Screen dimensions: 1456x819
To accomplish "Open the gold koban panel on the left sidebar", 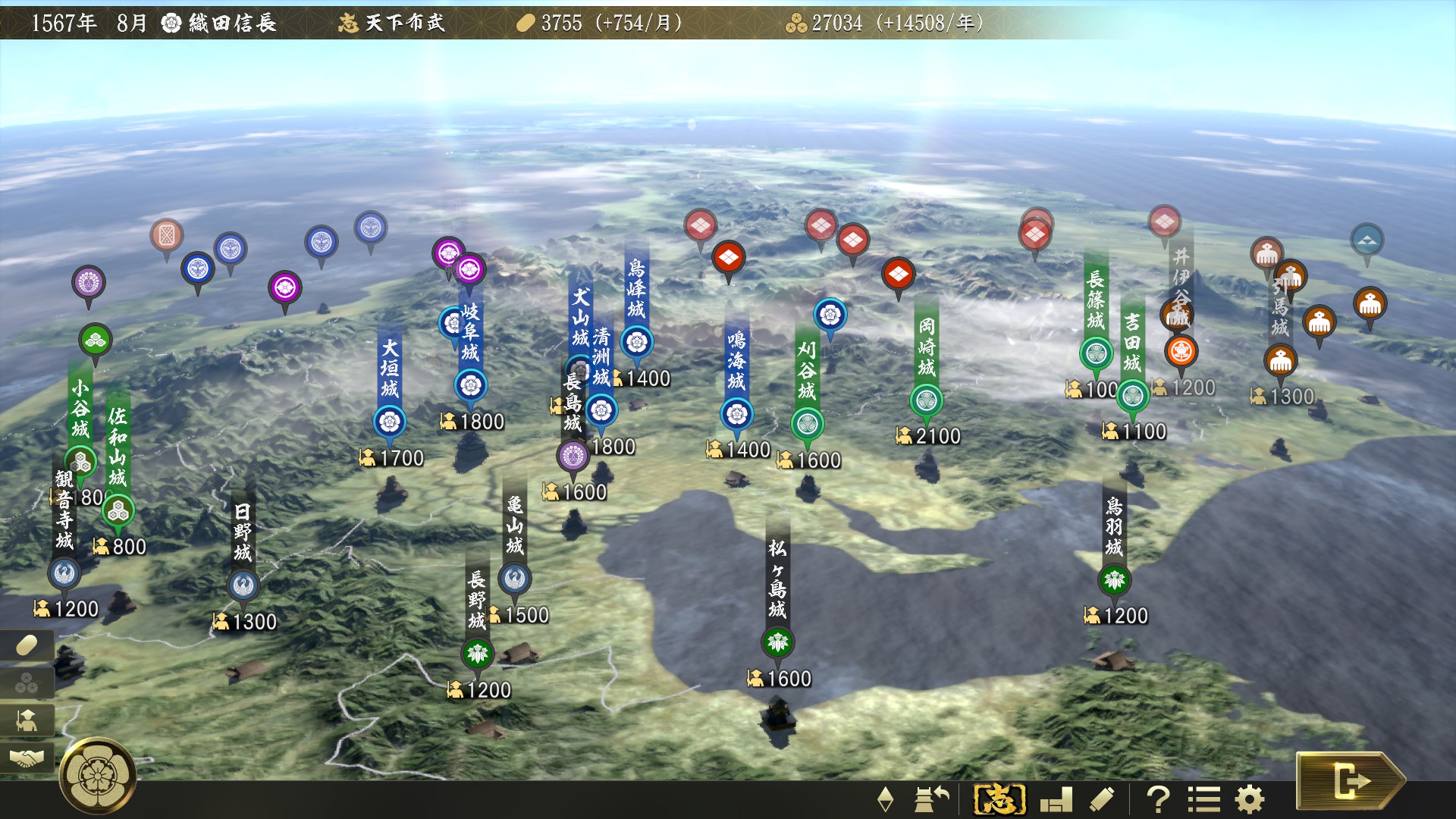I will (x=25, y=645).
